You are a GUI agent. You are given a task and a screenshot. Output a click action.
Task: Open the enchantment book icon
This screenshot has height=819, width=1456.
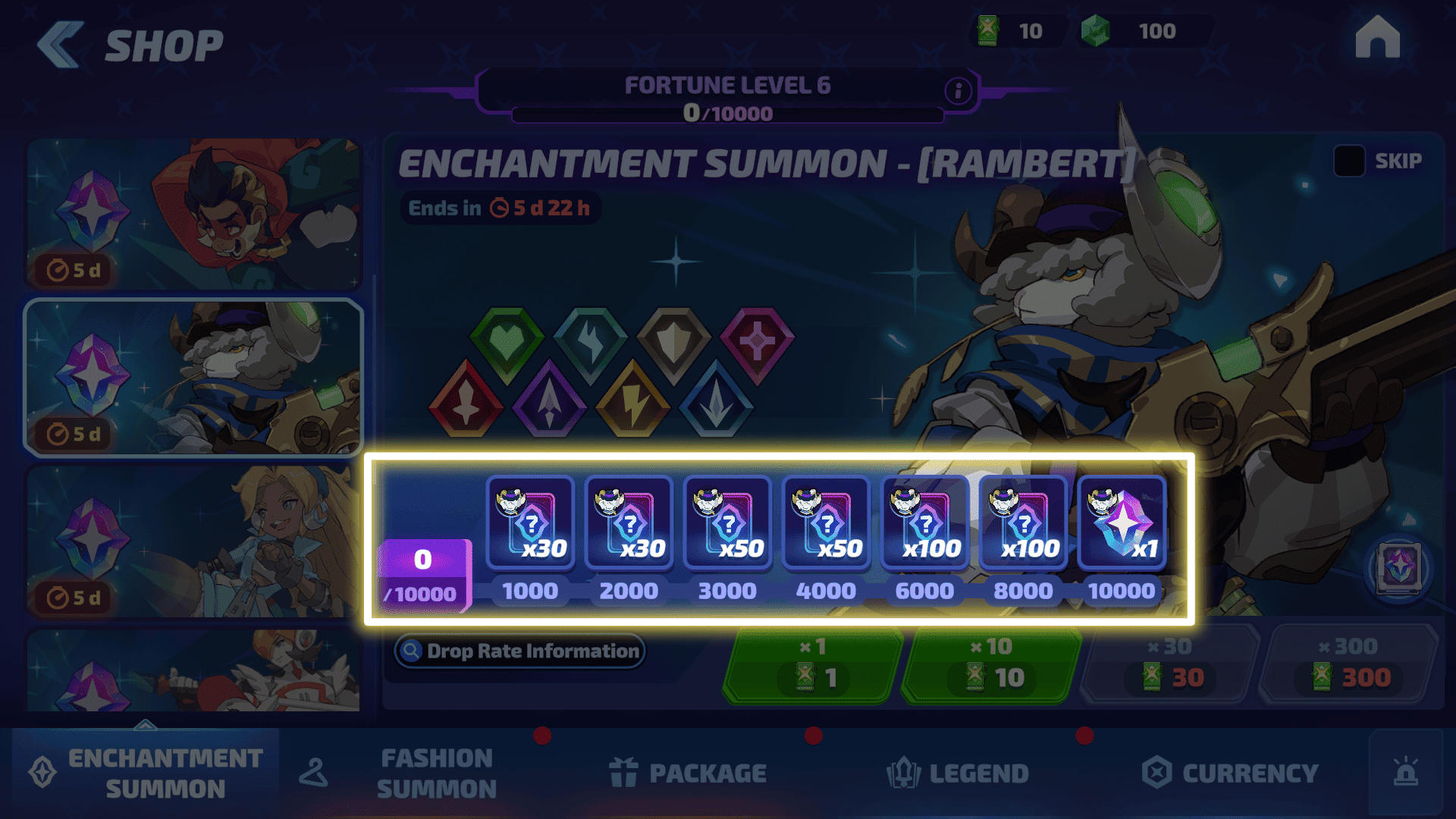tap(1399, 568)
